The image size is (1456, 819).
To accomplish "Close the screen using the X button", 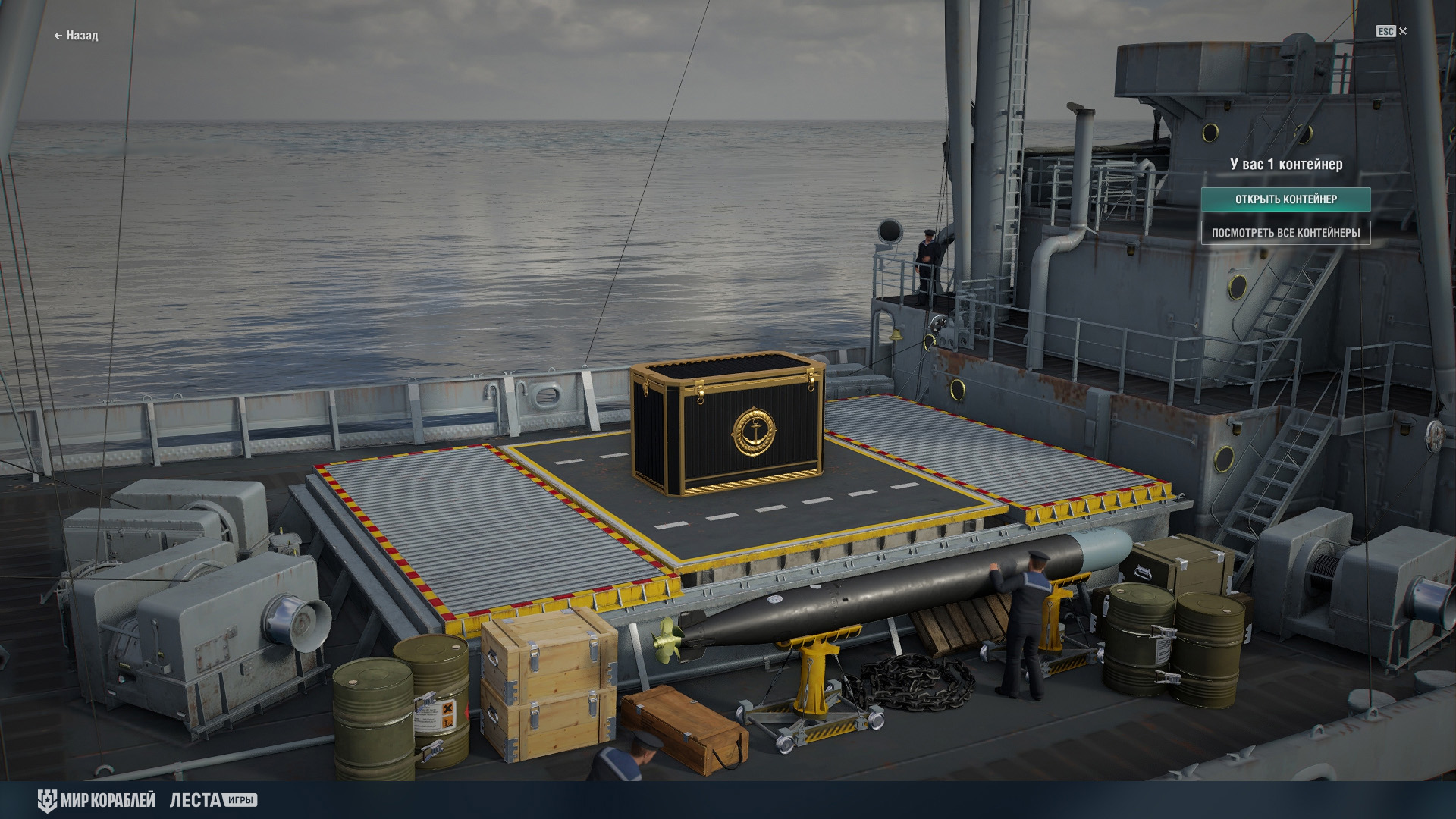I will point(1402,31).
